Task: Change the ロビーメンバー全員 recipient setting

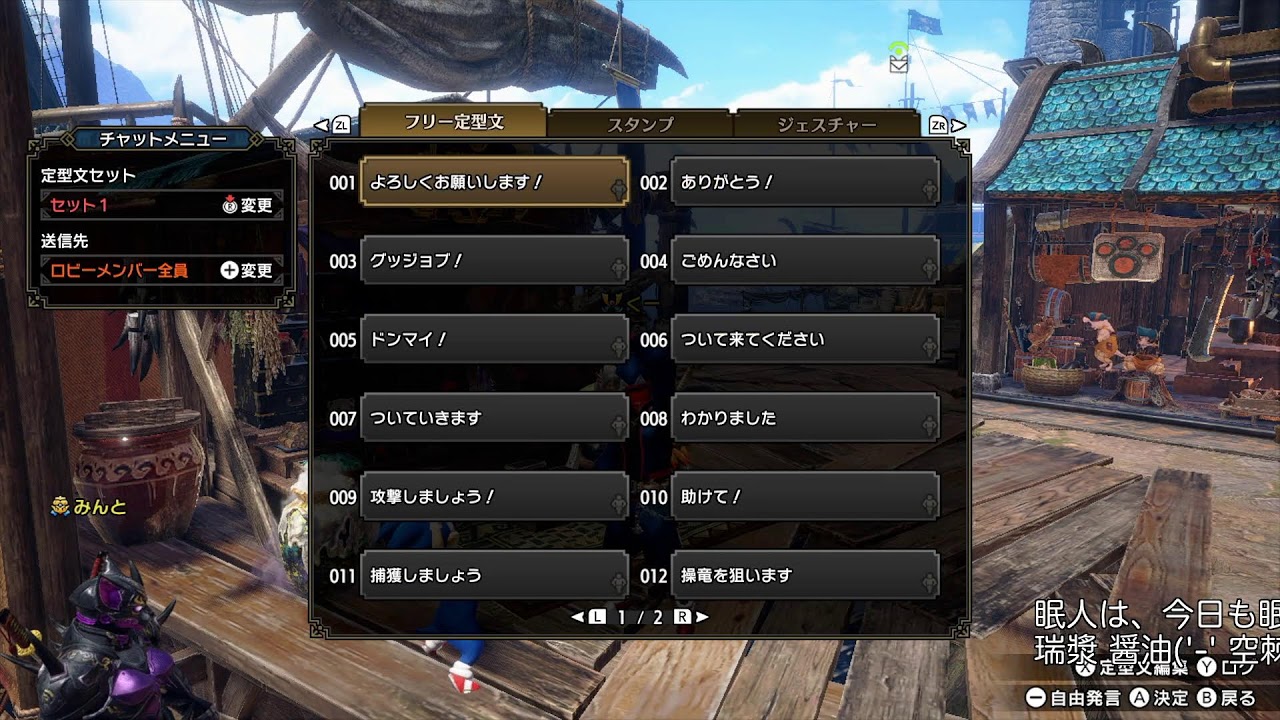Action: point(160,270)
